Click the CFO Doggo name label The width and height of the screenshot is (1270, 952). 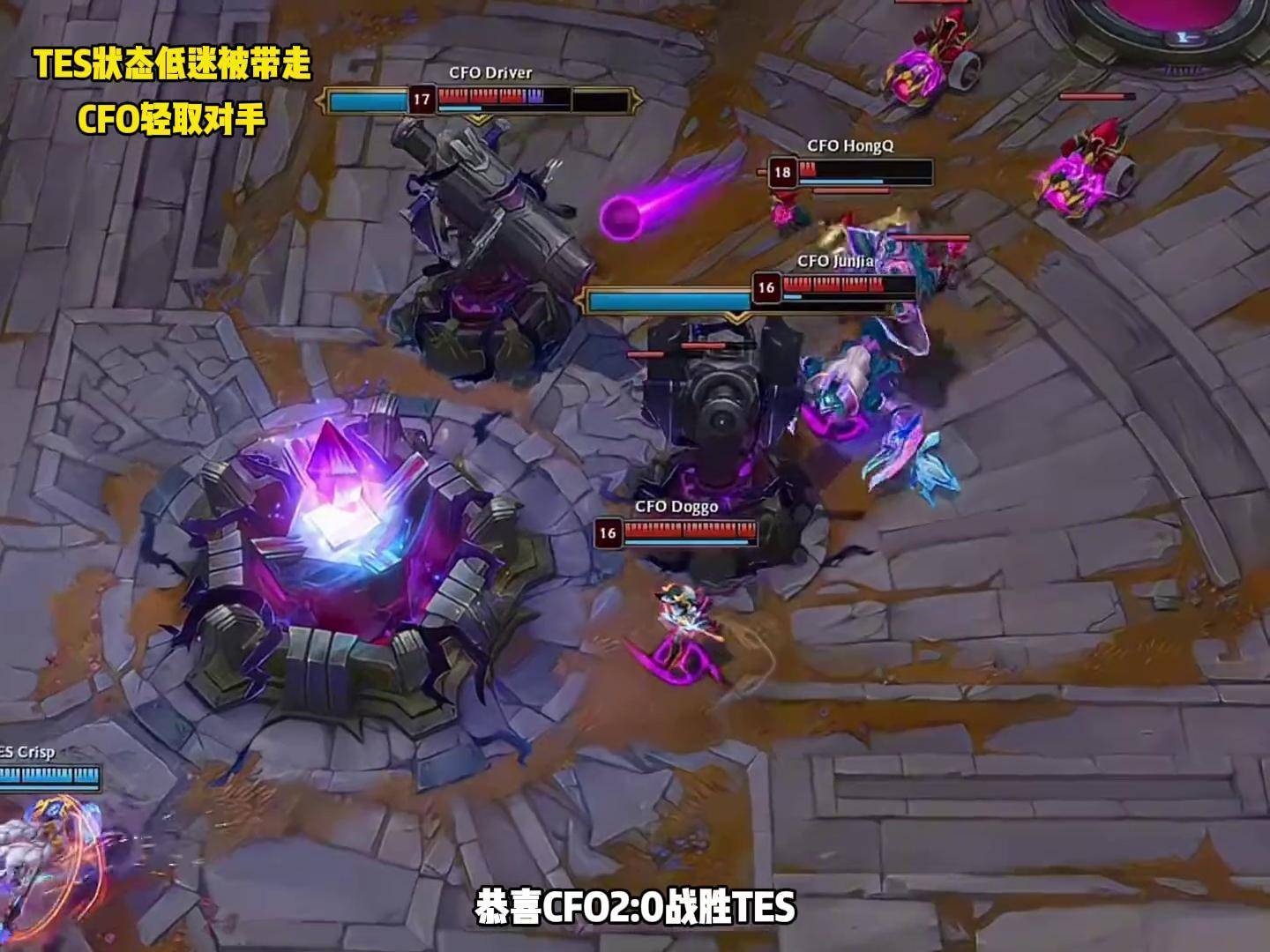tap(677, 507)
